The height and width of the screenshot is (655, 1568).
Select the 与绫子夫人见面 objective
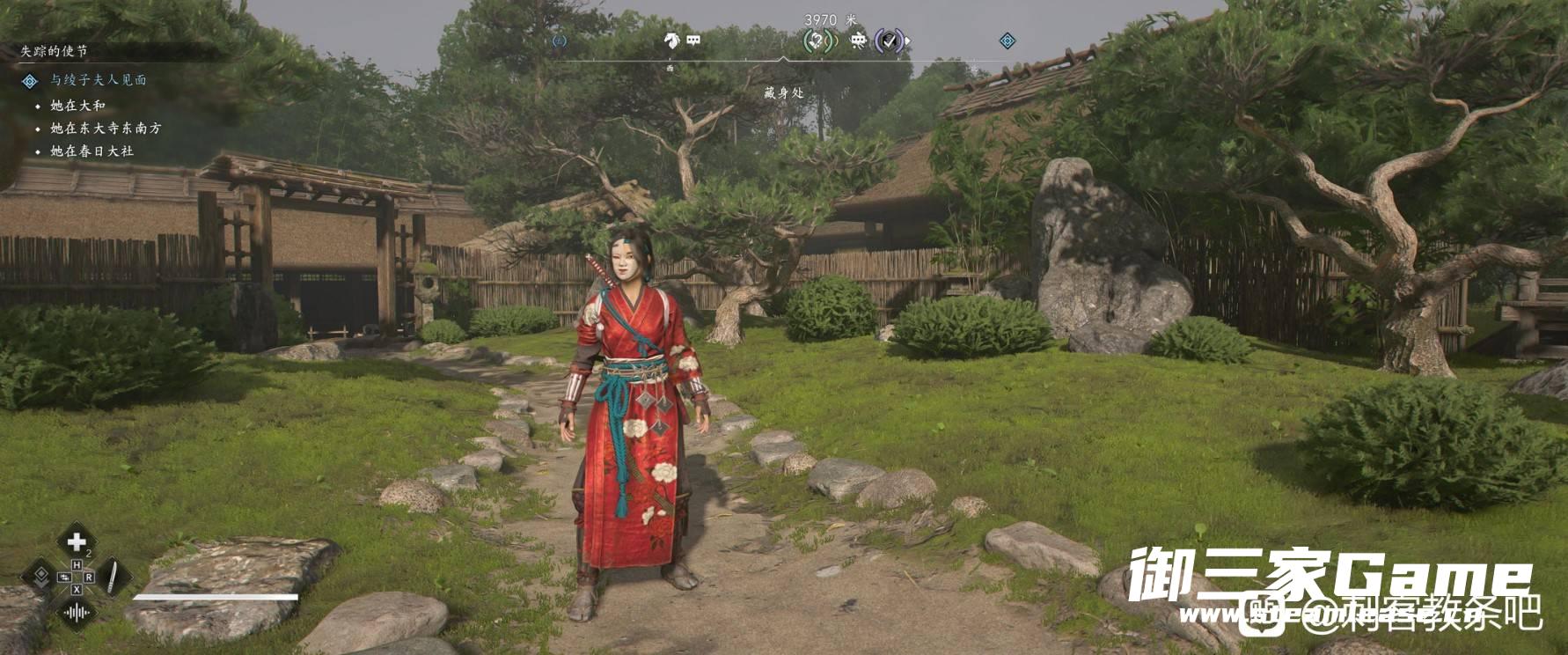pos(98,80)
